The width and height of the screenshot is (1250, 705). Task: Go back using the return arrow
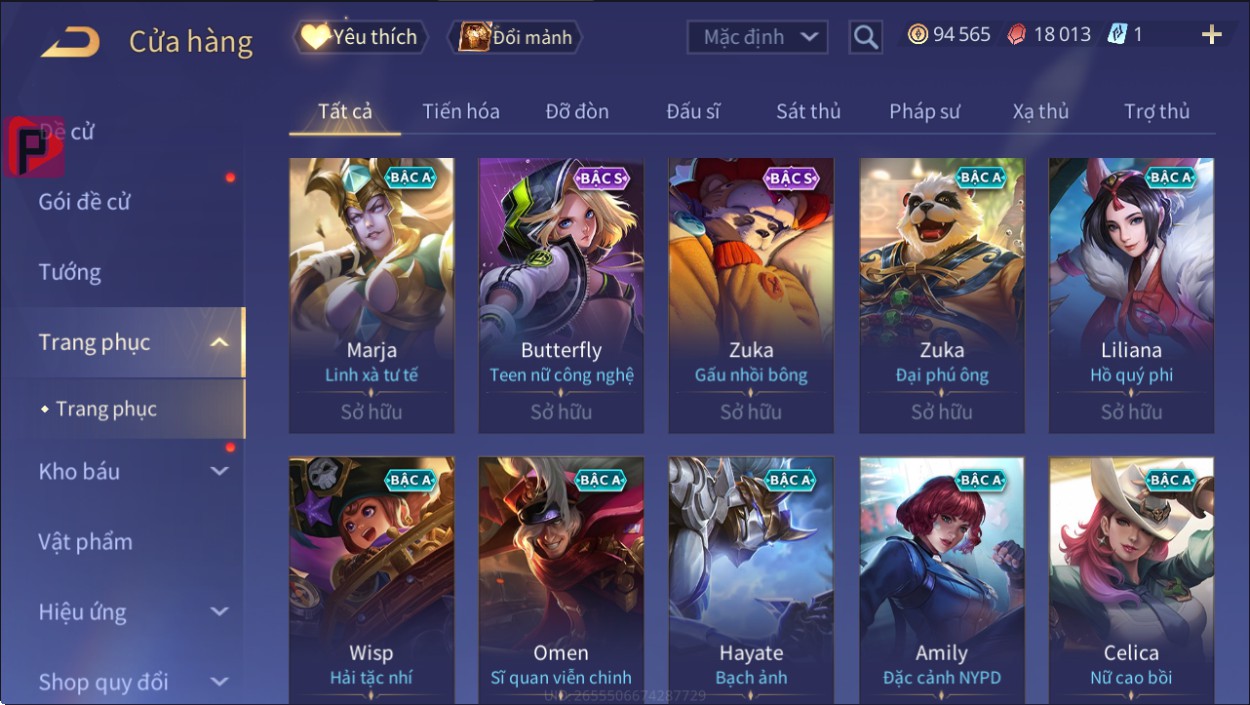[71, 42]
